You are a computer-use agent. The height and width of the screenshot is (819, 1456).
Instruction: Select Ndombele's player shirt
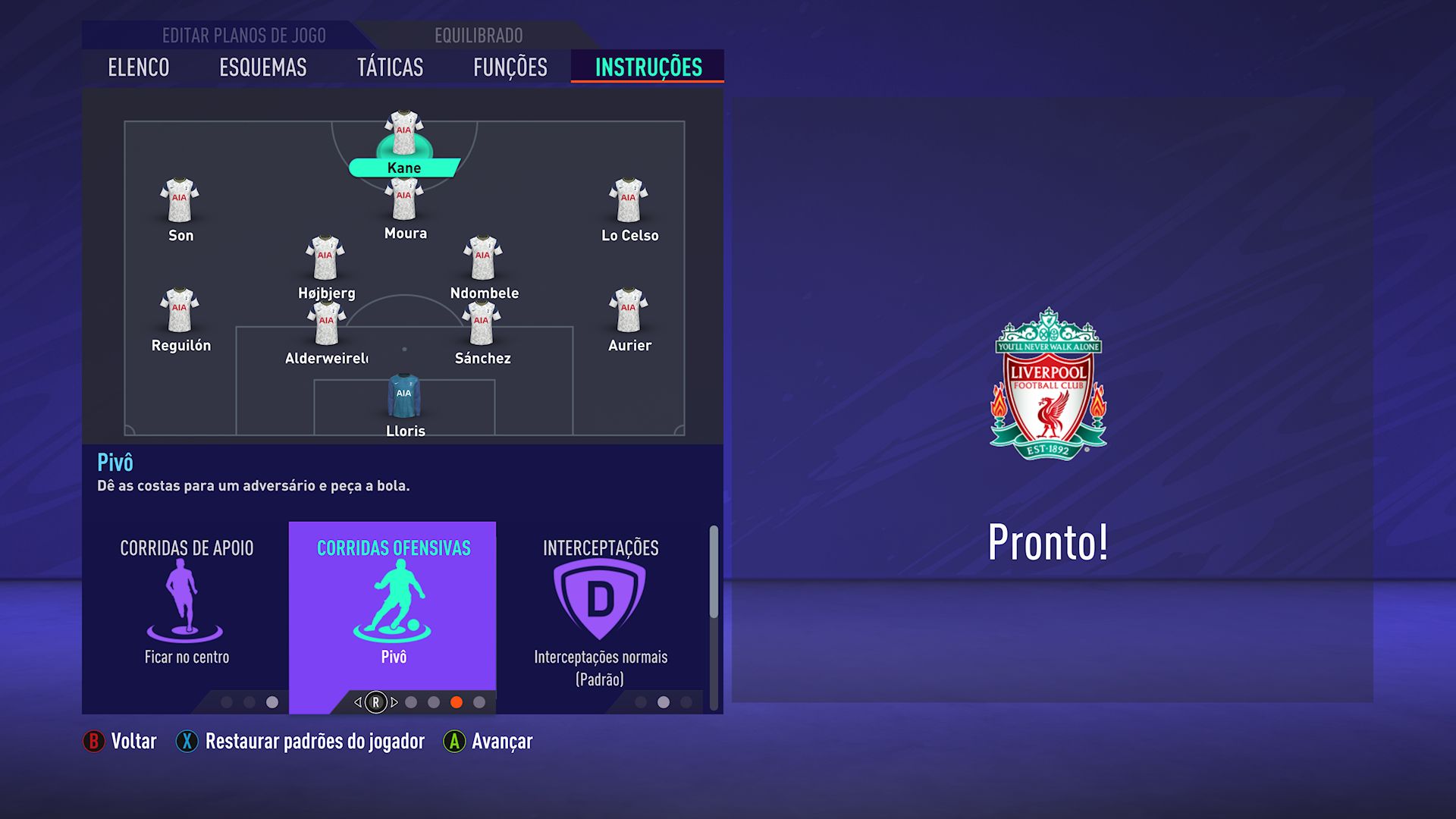click(x=483, y=259)
